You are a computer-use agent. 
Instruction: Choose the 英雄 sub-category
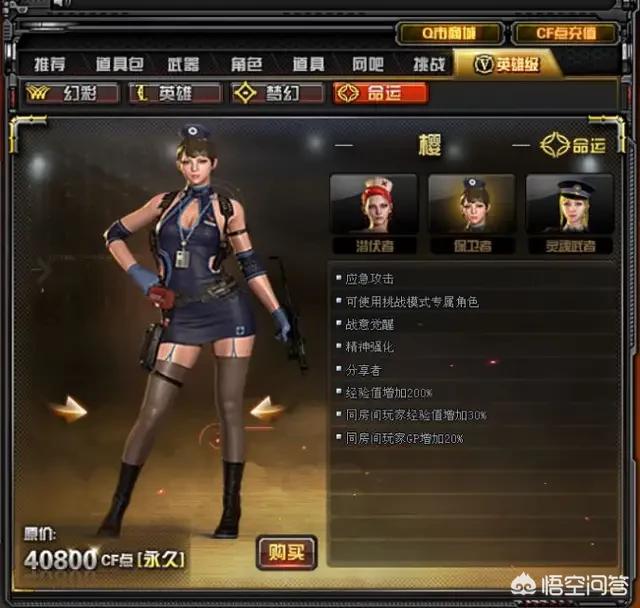(x=176, y=93)
